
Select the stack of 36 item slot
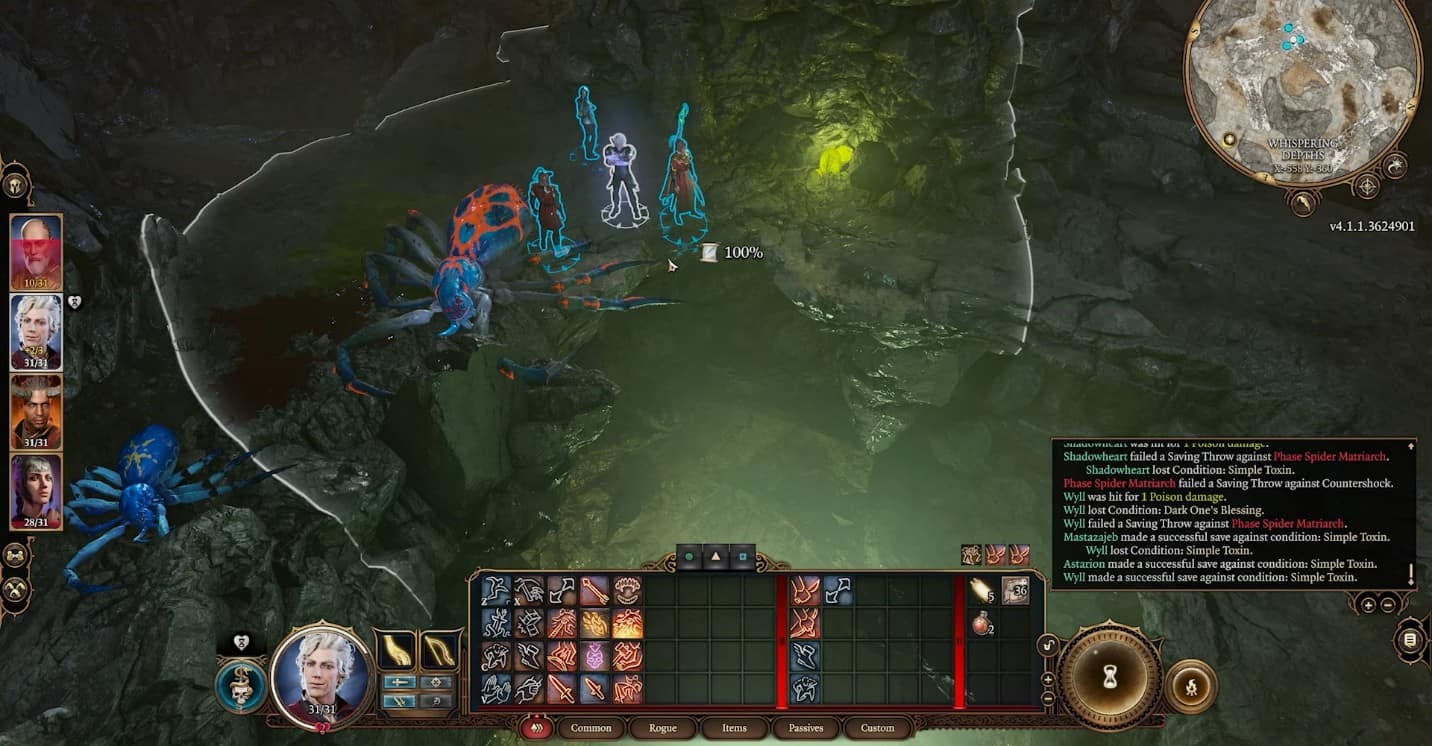click(x=1015, y=591)
